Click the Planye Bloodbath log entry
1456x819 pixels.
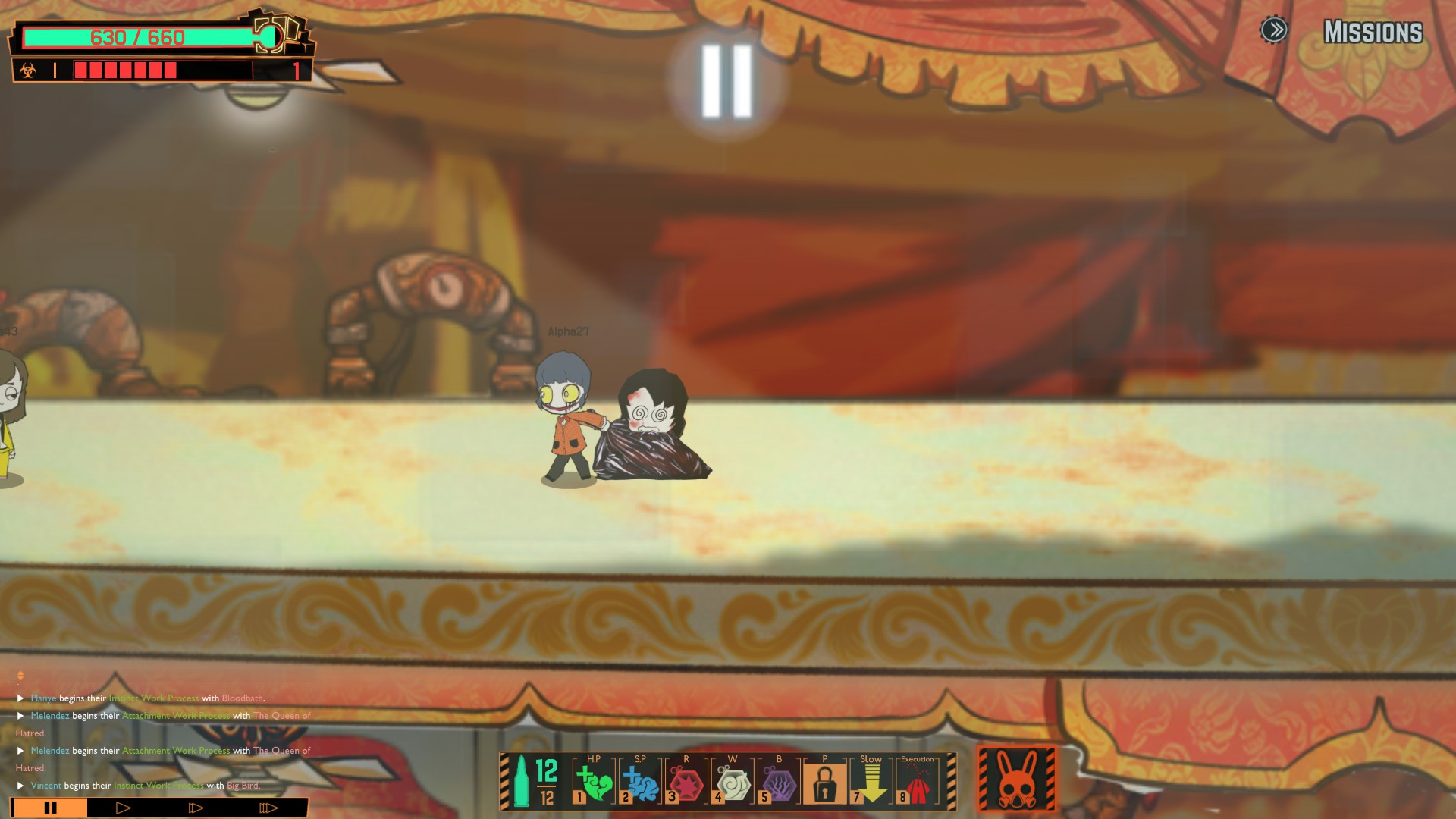point(148,698)
